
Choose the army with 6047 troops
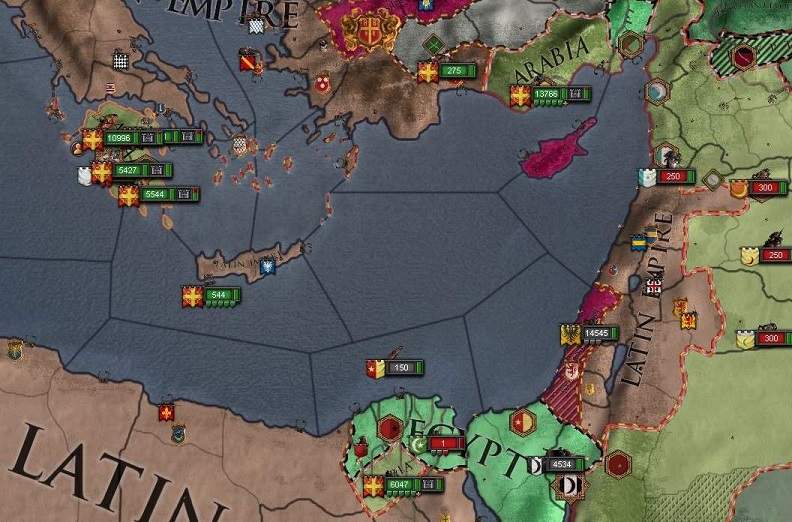coord(399,485)
